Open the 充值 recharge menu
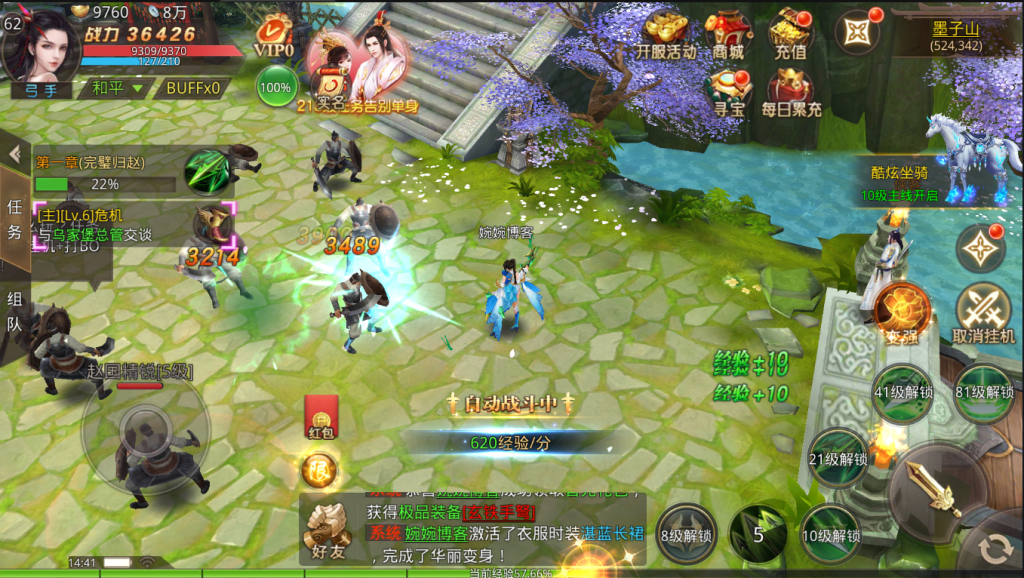 pyautogui.click(x=790, y=35)
